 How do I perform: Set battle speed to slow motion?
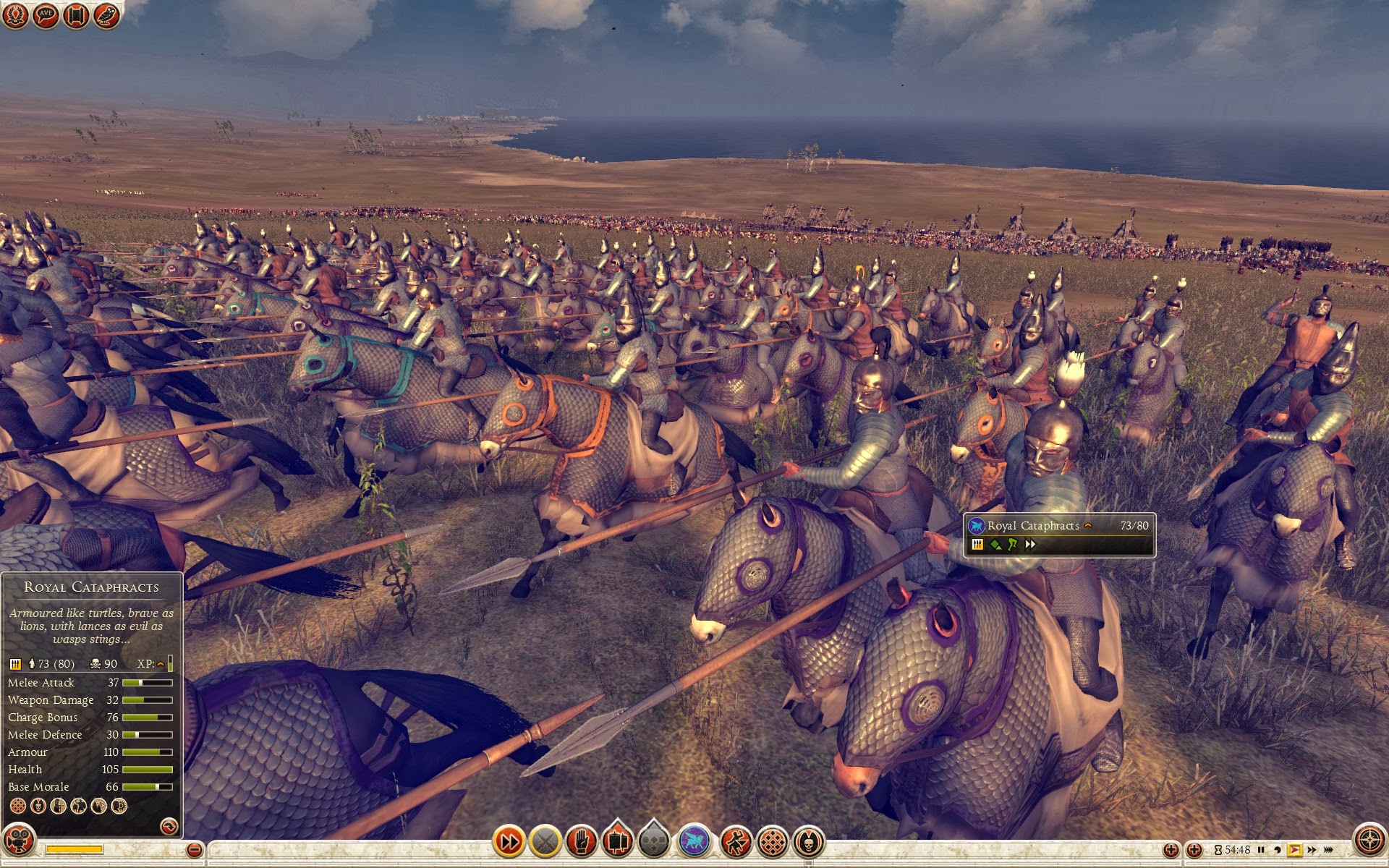pyautogui.click(x=1278, y=850)
